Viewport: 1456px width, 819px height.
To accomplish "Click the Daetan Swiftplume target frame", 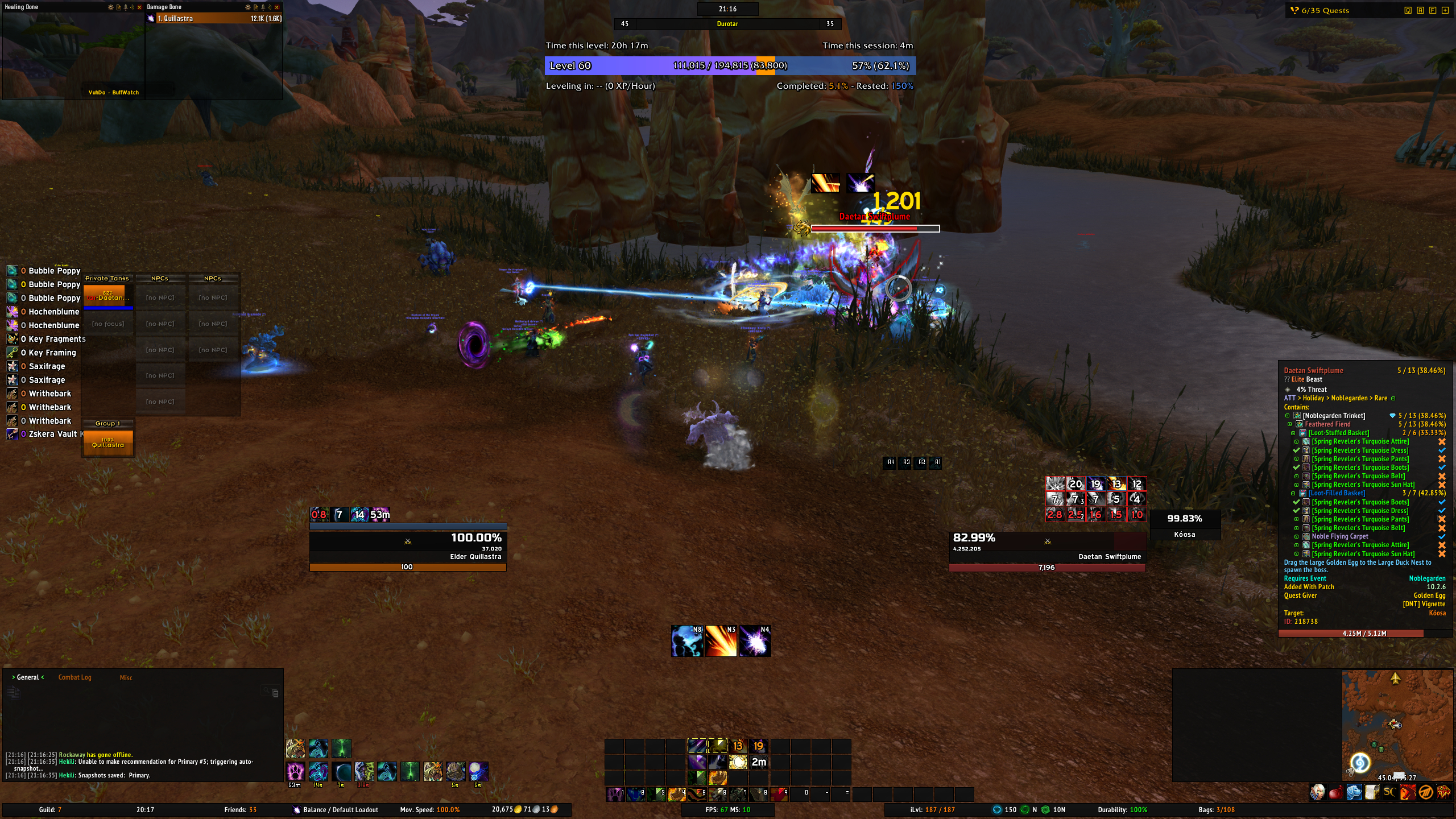I will point(1046,547).
